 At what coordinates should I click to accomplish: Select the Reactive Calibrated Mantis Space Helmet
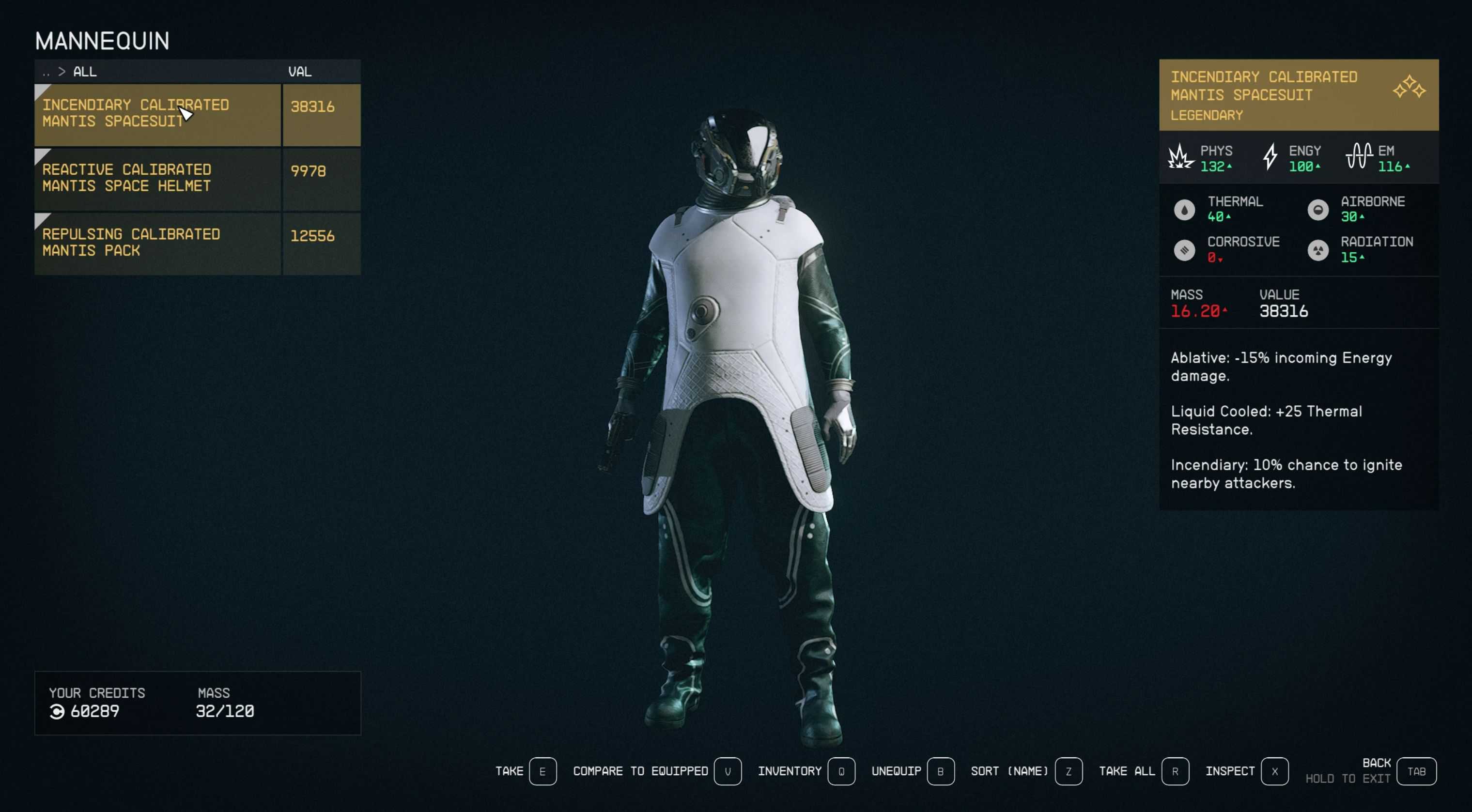(x=157, y=178)
